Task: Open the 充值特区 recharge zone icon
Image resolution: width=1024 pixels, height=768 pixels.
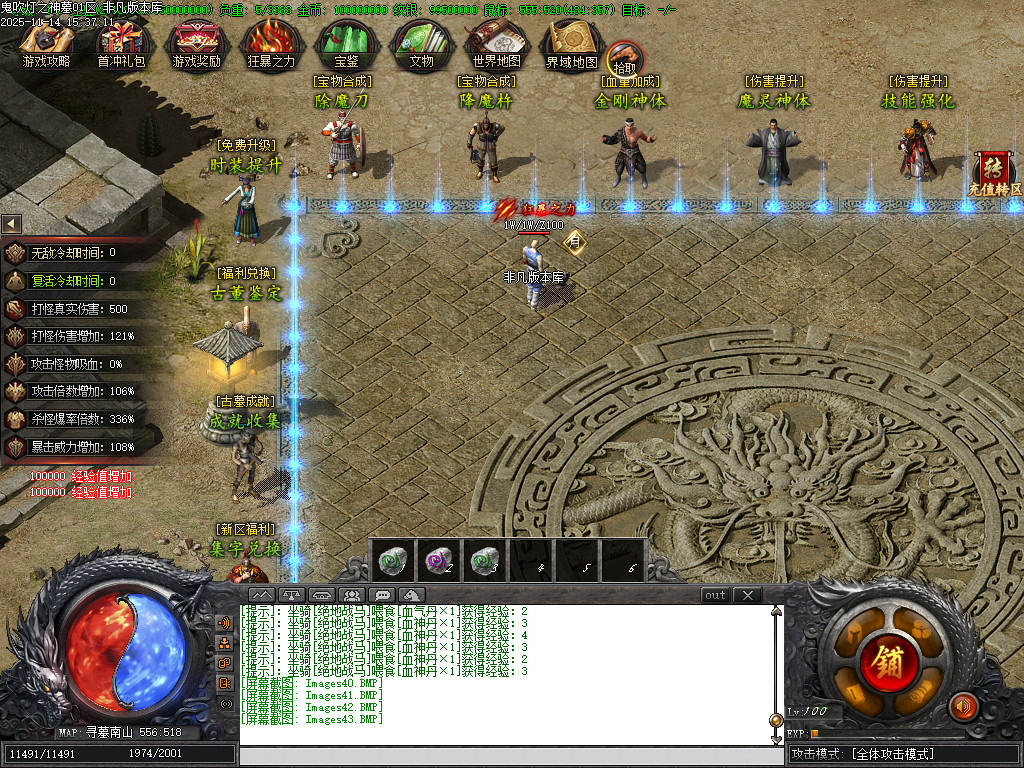Action: 994,172
